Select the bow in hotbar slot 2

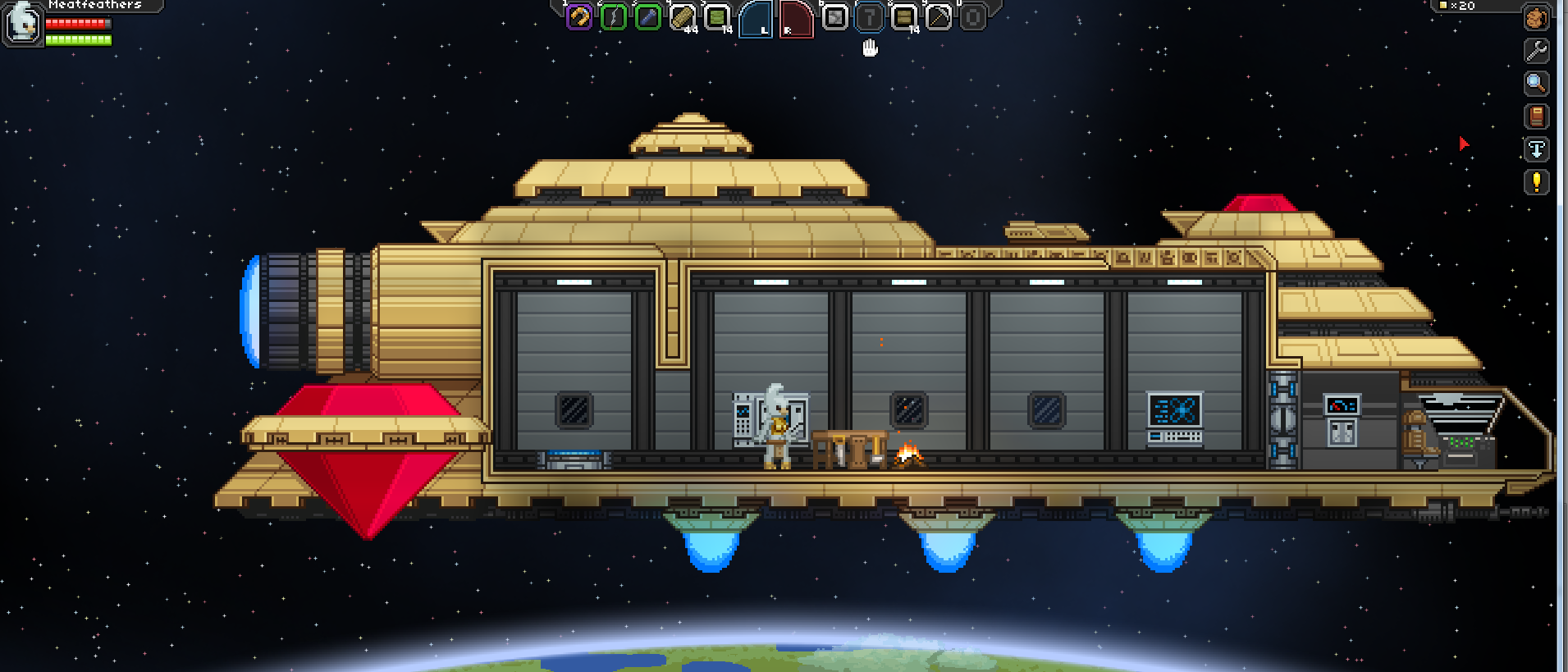tap(614, 18)
